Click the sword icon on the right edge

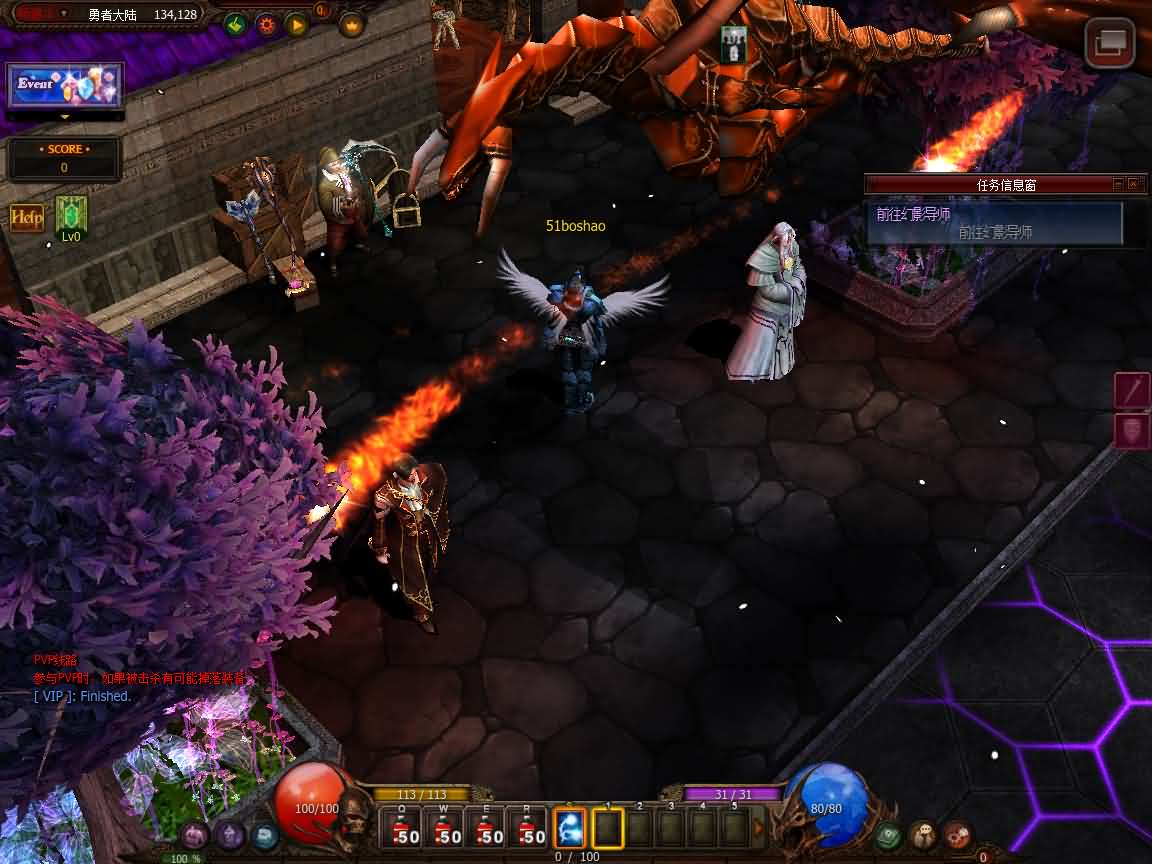point(1133,390)
